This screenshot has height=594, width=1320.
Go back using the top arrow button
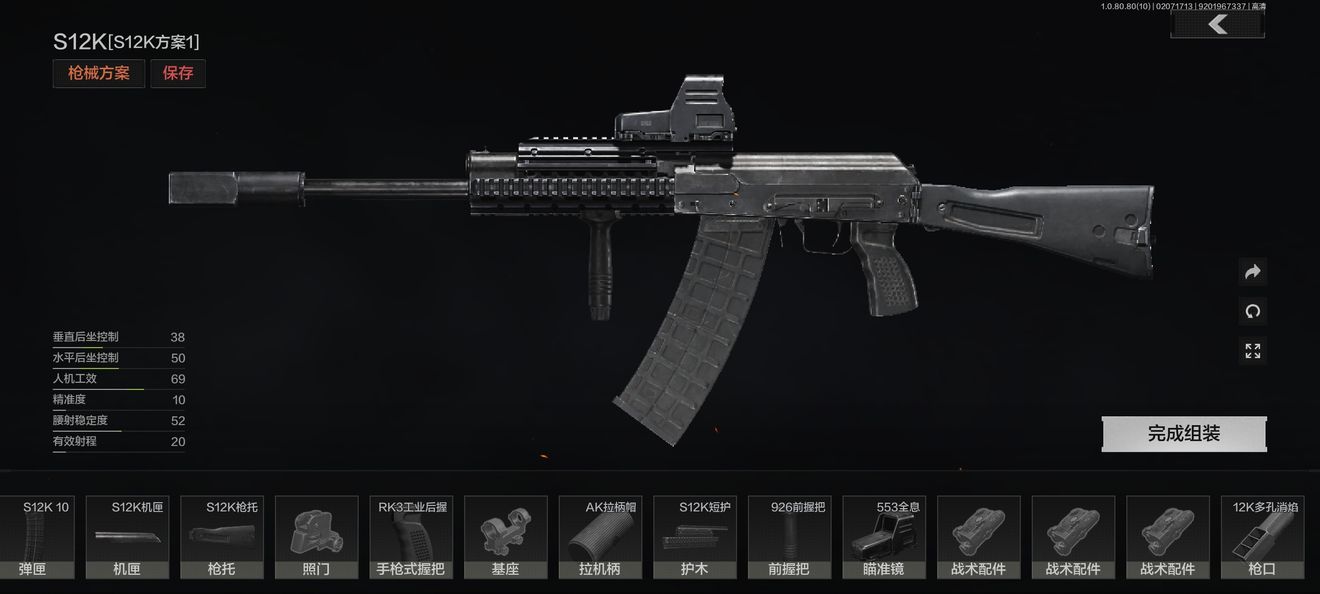pyautogui.click(x=1217, y=24)
